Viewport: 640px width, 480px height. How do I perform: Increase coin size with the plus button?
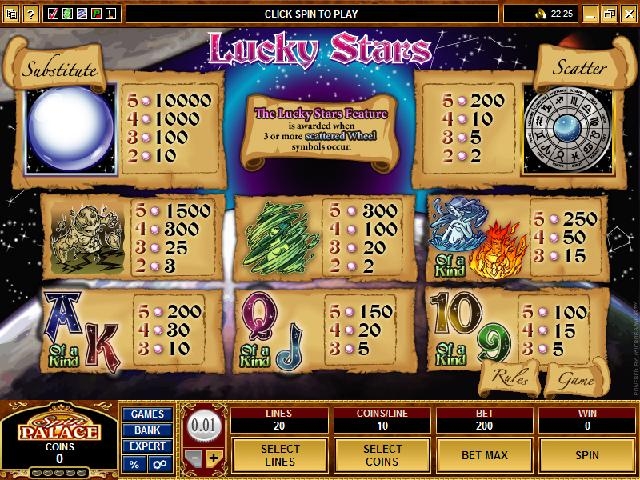pos(213,458)
